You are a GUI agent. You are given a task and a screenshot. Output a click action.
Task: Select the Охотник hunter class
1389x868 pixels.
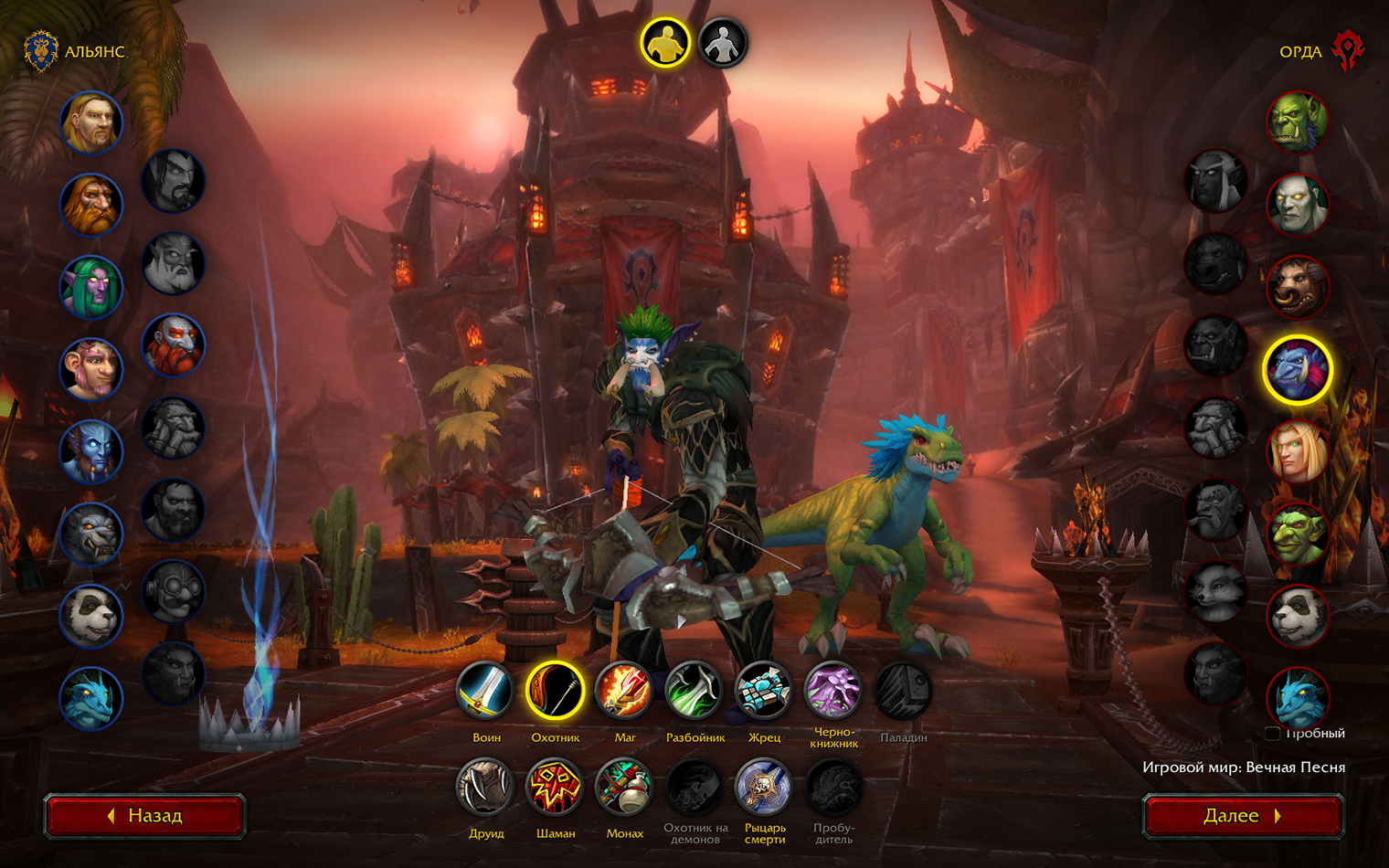point(555,692)
